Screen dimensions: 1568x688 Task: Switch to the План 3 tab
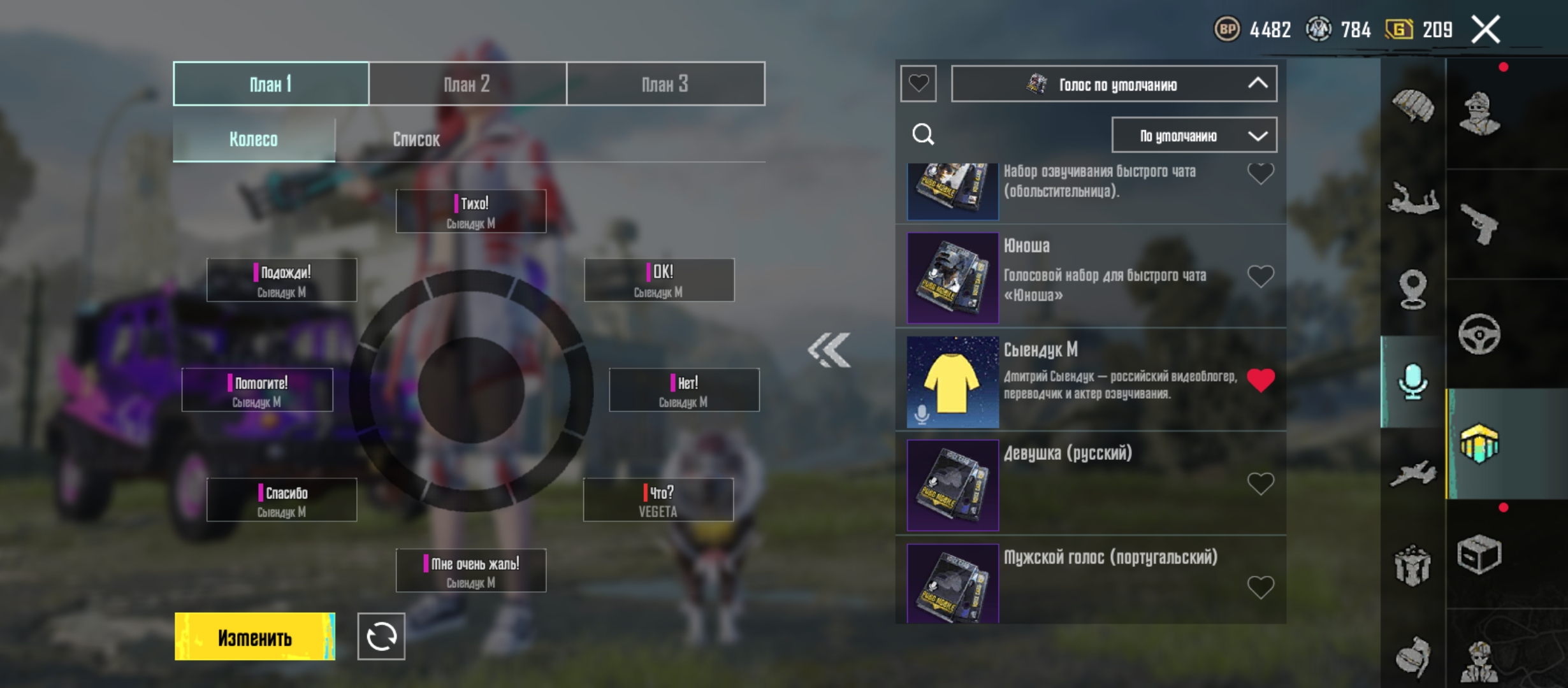(665, 83)
